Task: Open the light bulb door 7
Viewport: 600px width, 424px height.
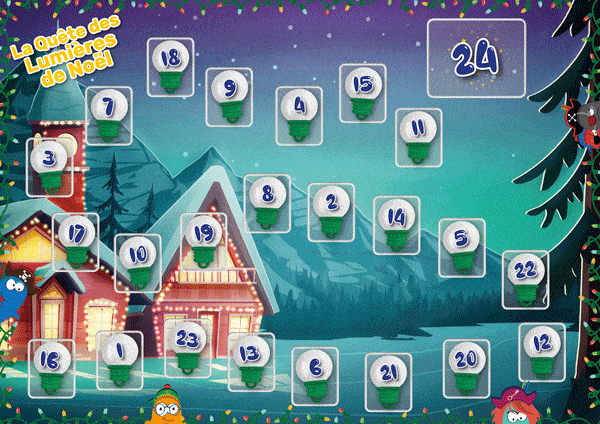Action: point(109,114)
